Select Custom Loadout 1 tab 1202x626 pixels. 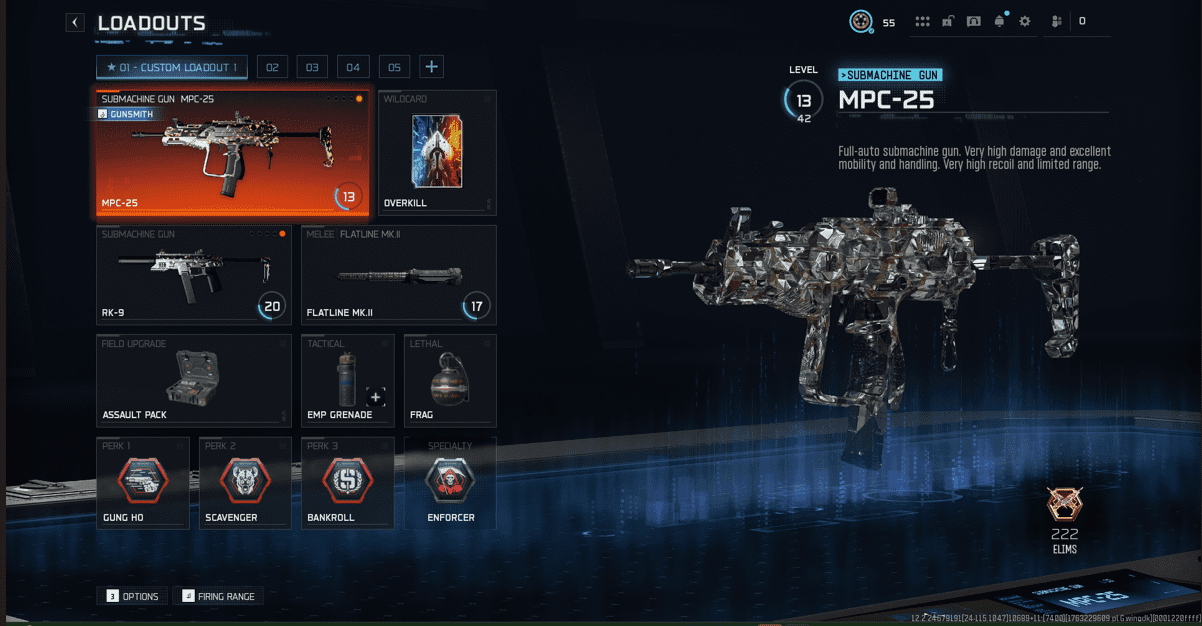(172, 67)
